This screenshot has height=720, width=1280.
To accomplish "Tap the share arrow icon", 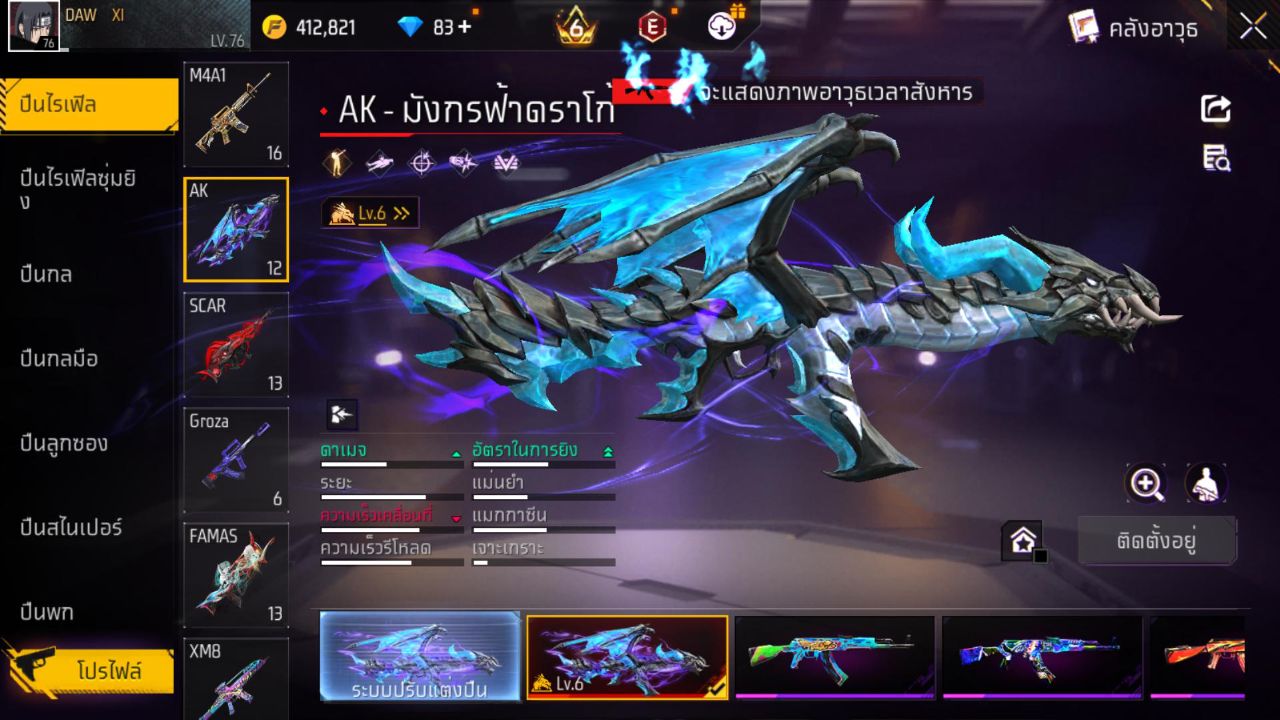I will coord(1216,108).
